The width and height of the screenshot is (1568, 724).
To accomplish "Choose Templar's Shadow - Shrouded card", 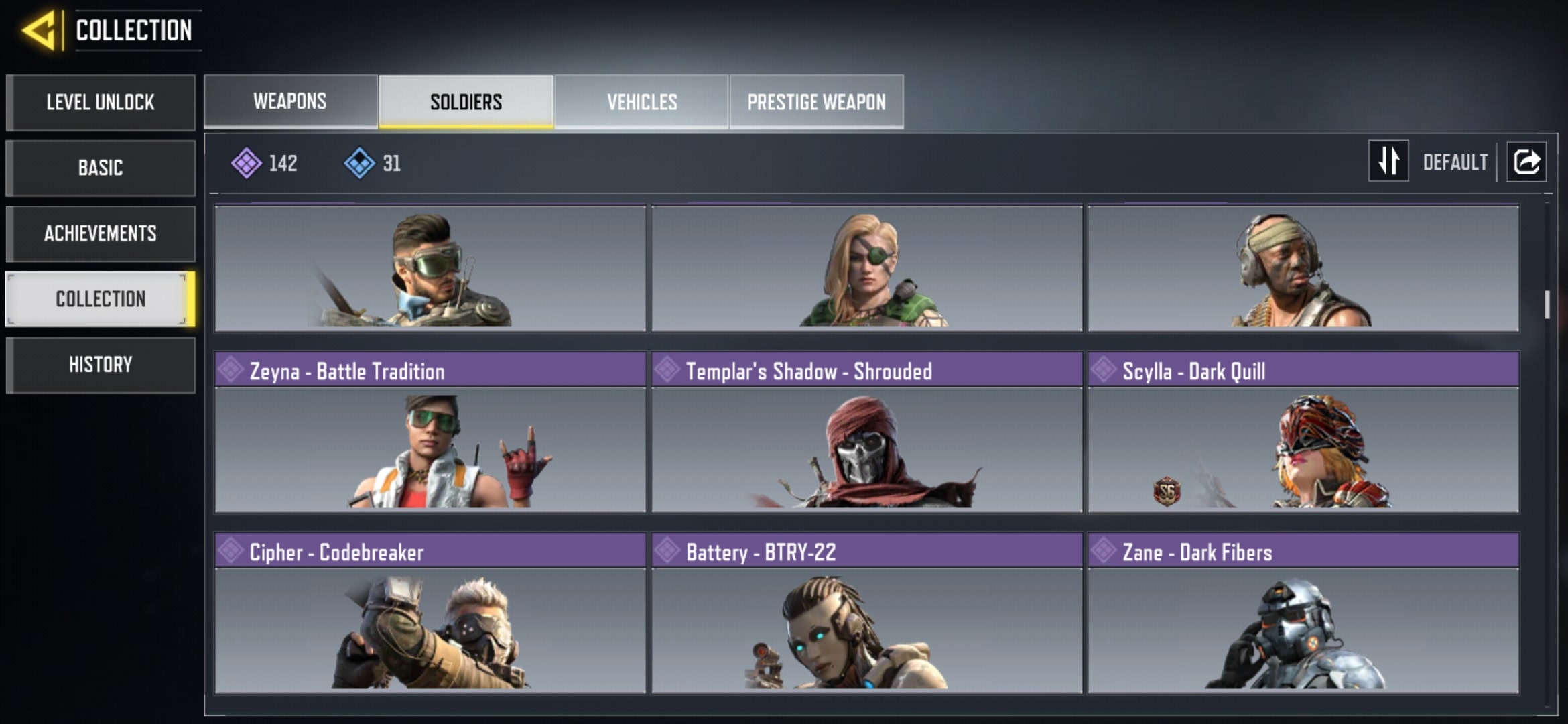I will point(866,432).
